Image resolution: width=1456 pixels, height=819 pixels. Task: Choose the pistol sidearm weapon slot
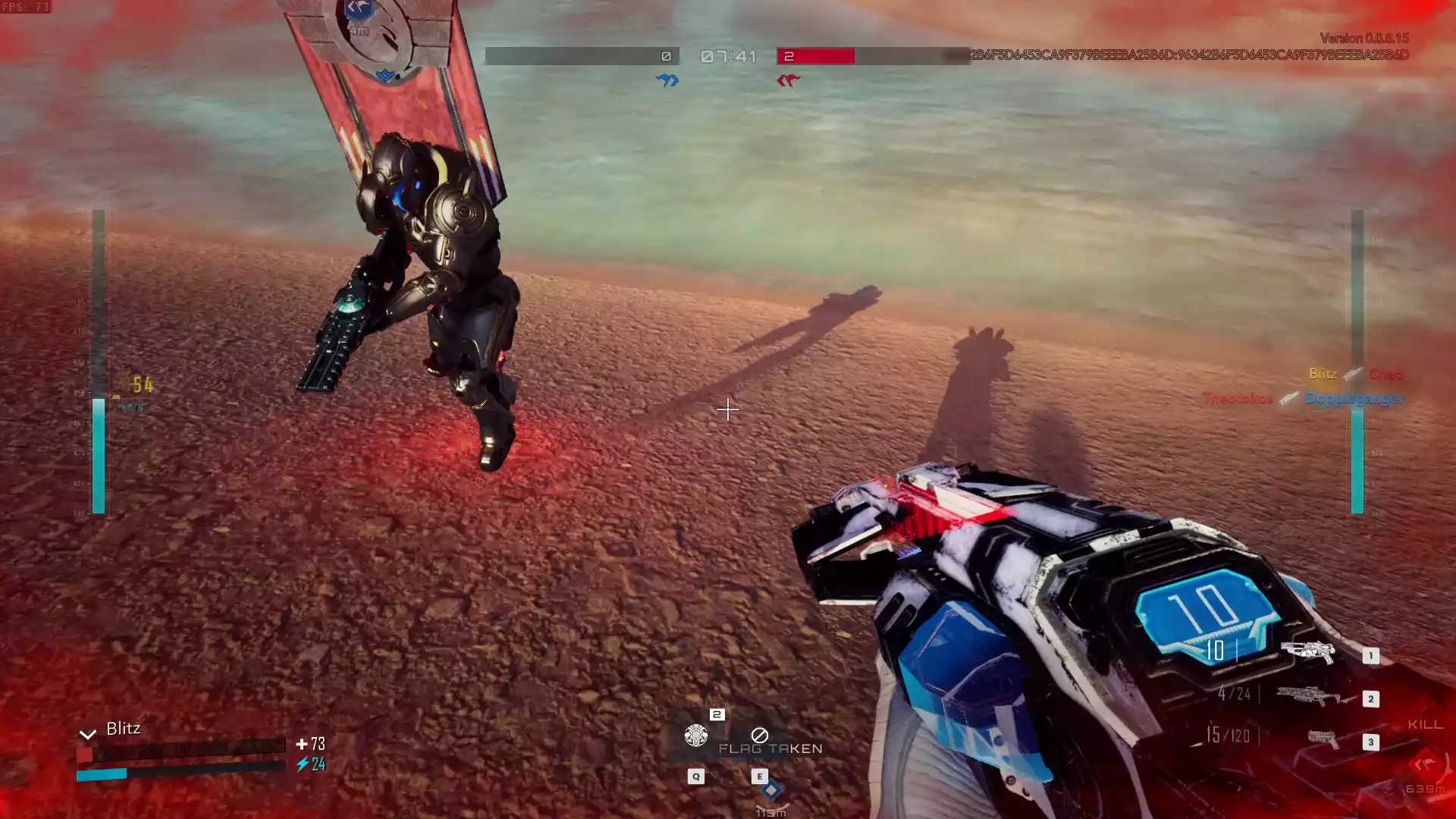1323,739
